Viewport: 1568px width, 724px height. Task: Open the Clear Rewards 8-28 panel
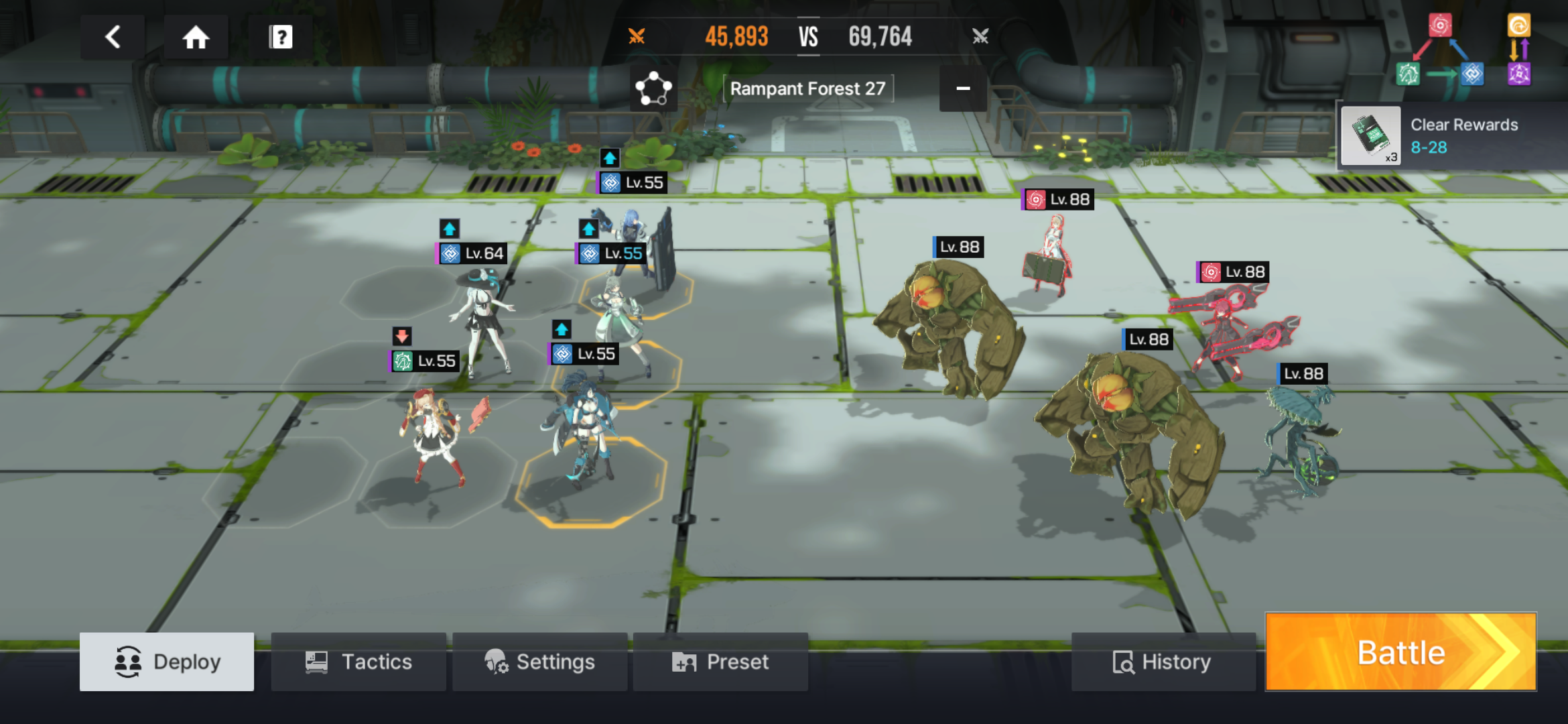1451,136
